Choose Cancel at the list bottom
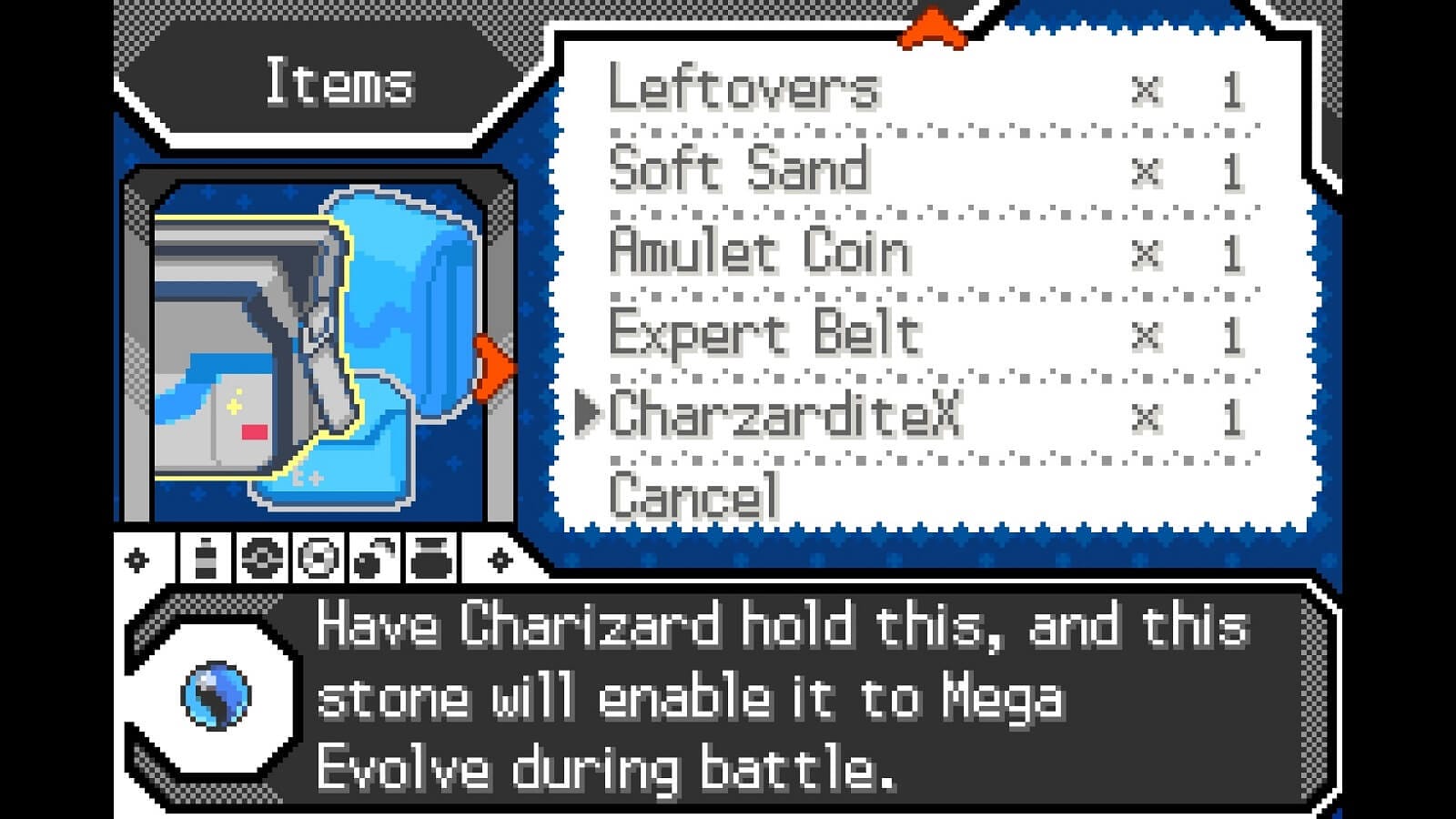Image resolution: width=1456 pixels, height=819 pixels. [693, 494]
